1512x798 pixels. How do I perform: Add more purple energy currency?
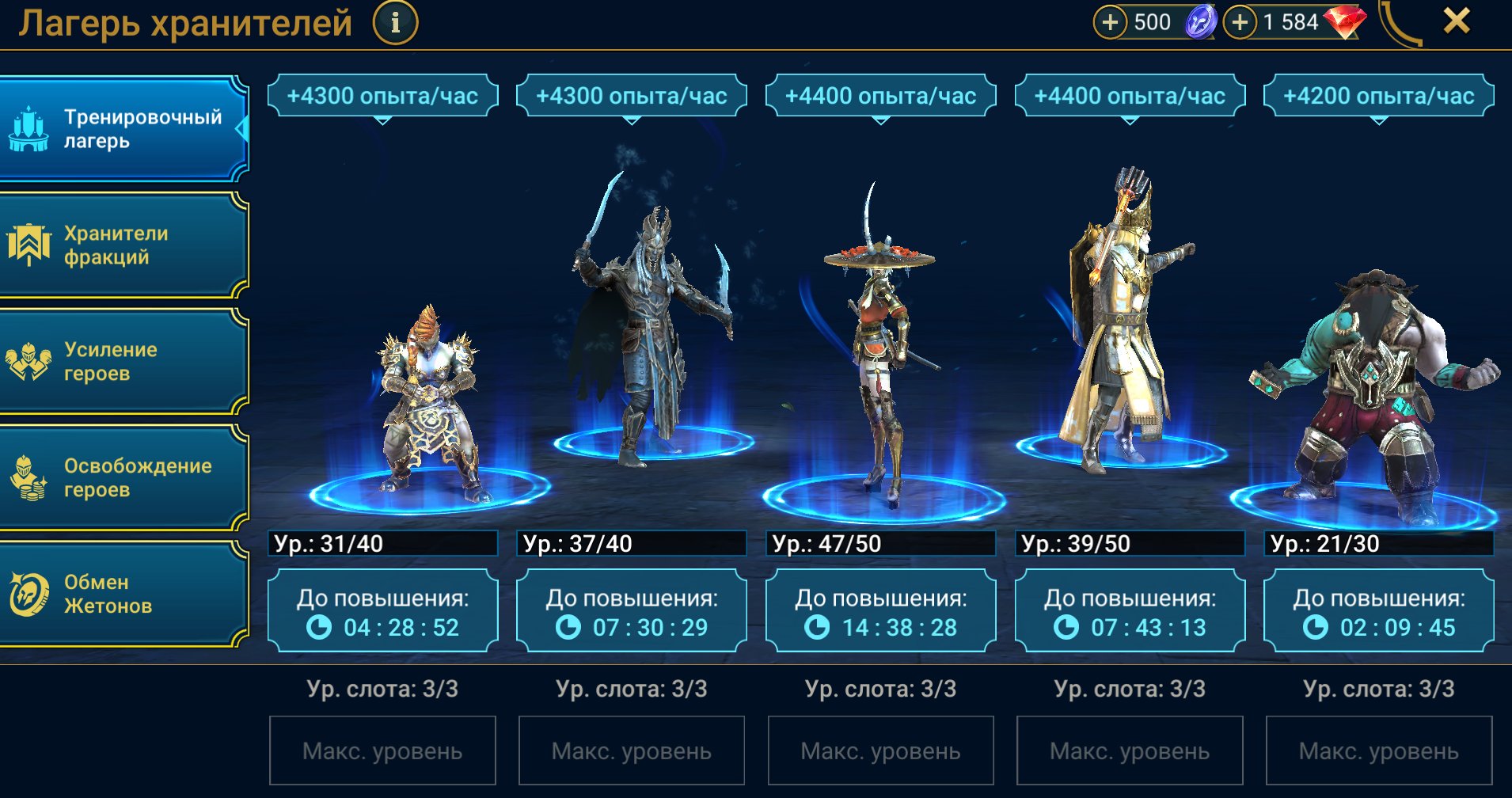pyautogui.click(x=1110, y=22)
